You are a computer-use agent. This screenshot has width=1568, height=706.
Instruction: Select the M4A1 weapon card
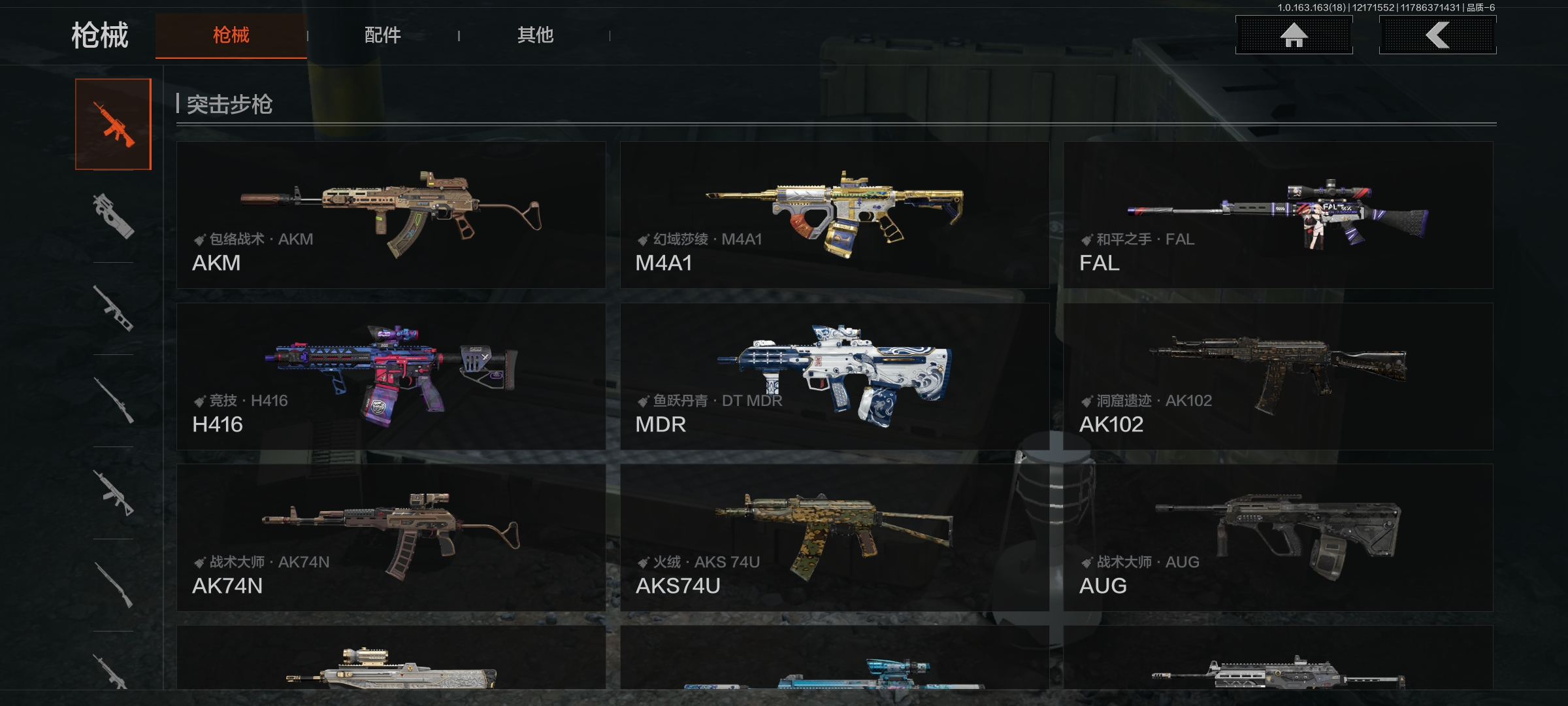pyautogui.click(x=834, y=215)
